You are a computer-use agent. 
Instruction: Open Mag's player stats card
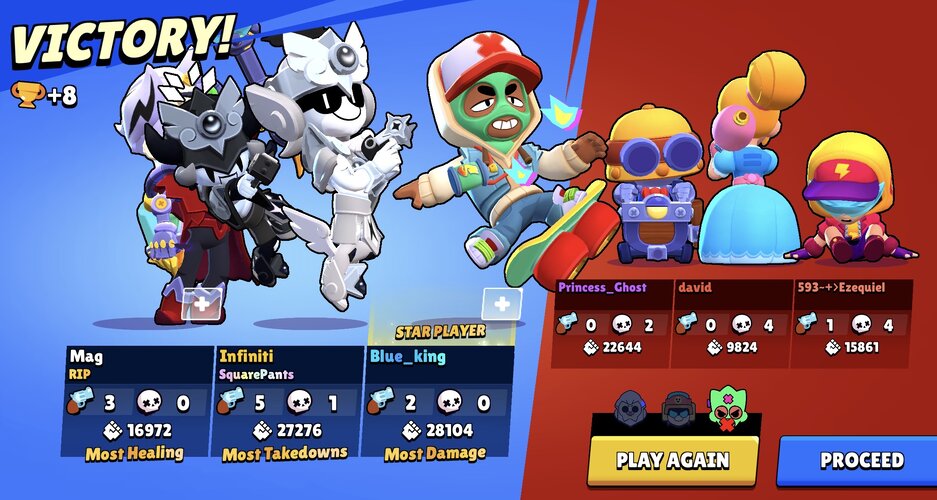pyautogui.click(x=137, y=402)
